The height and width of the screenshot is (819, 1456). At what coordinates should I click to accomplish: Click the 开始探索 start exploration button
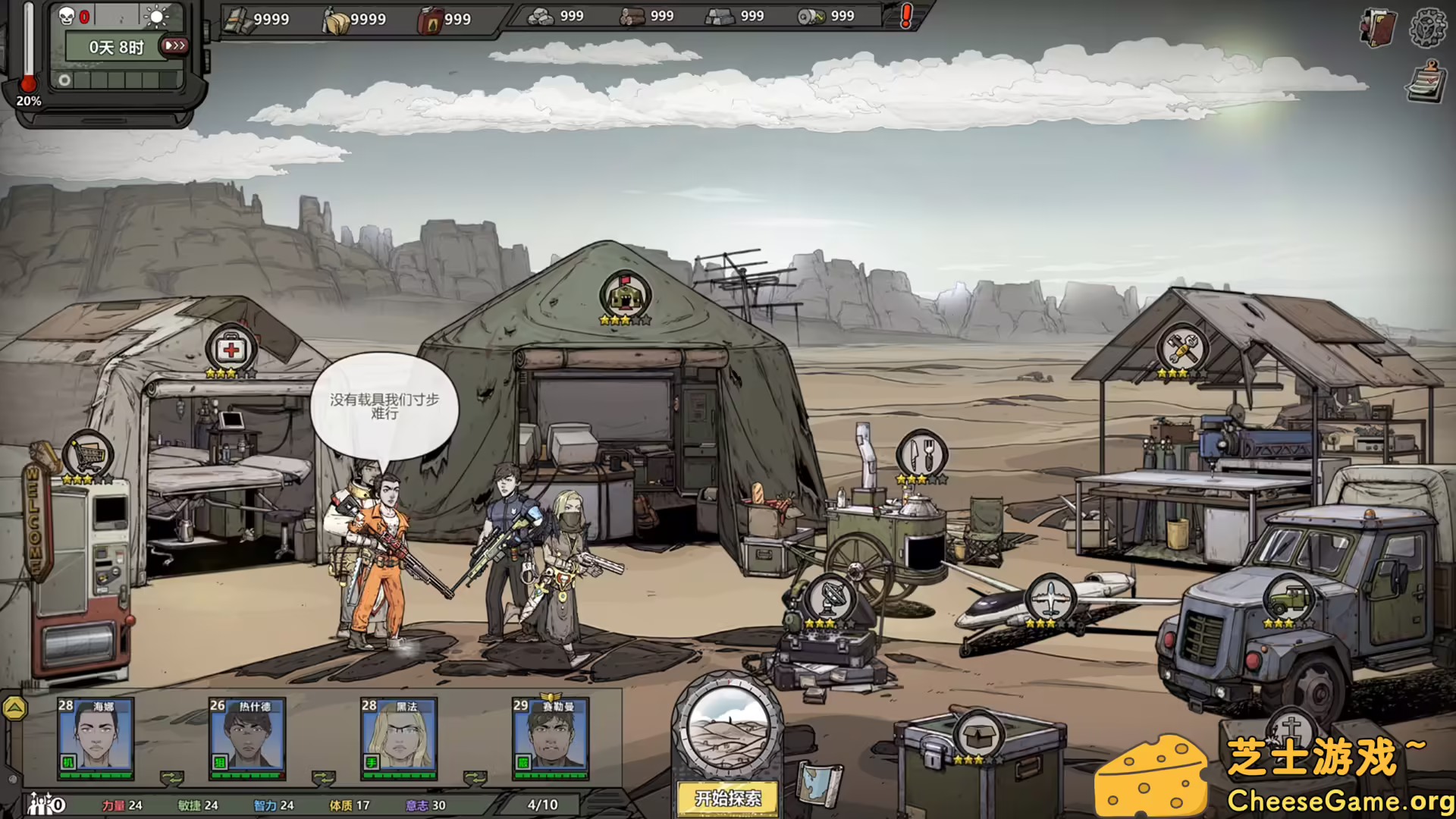727,798
